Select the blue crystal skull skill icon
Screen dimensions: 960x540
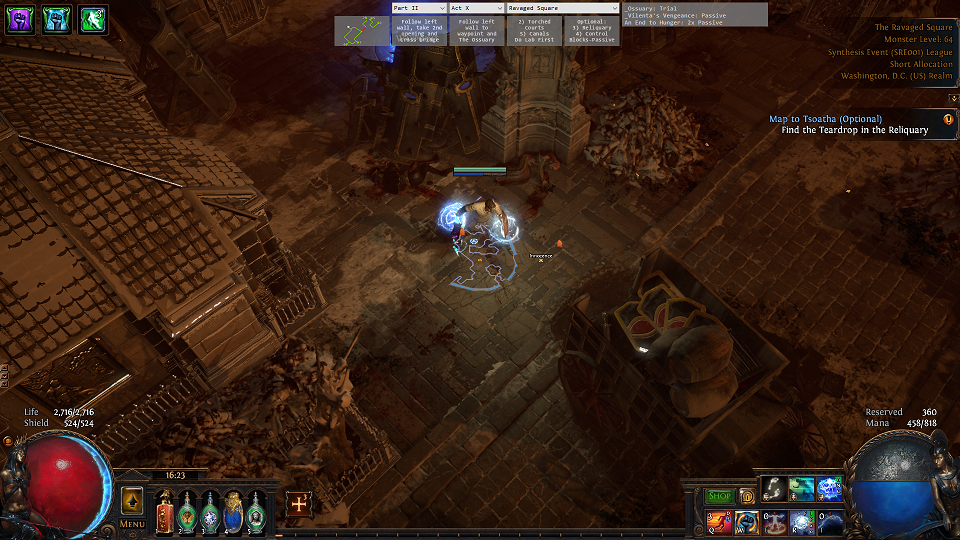tap(830, 487)
